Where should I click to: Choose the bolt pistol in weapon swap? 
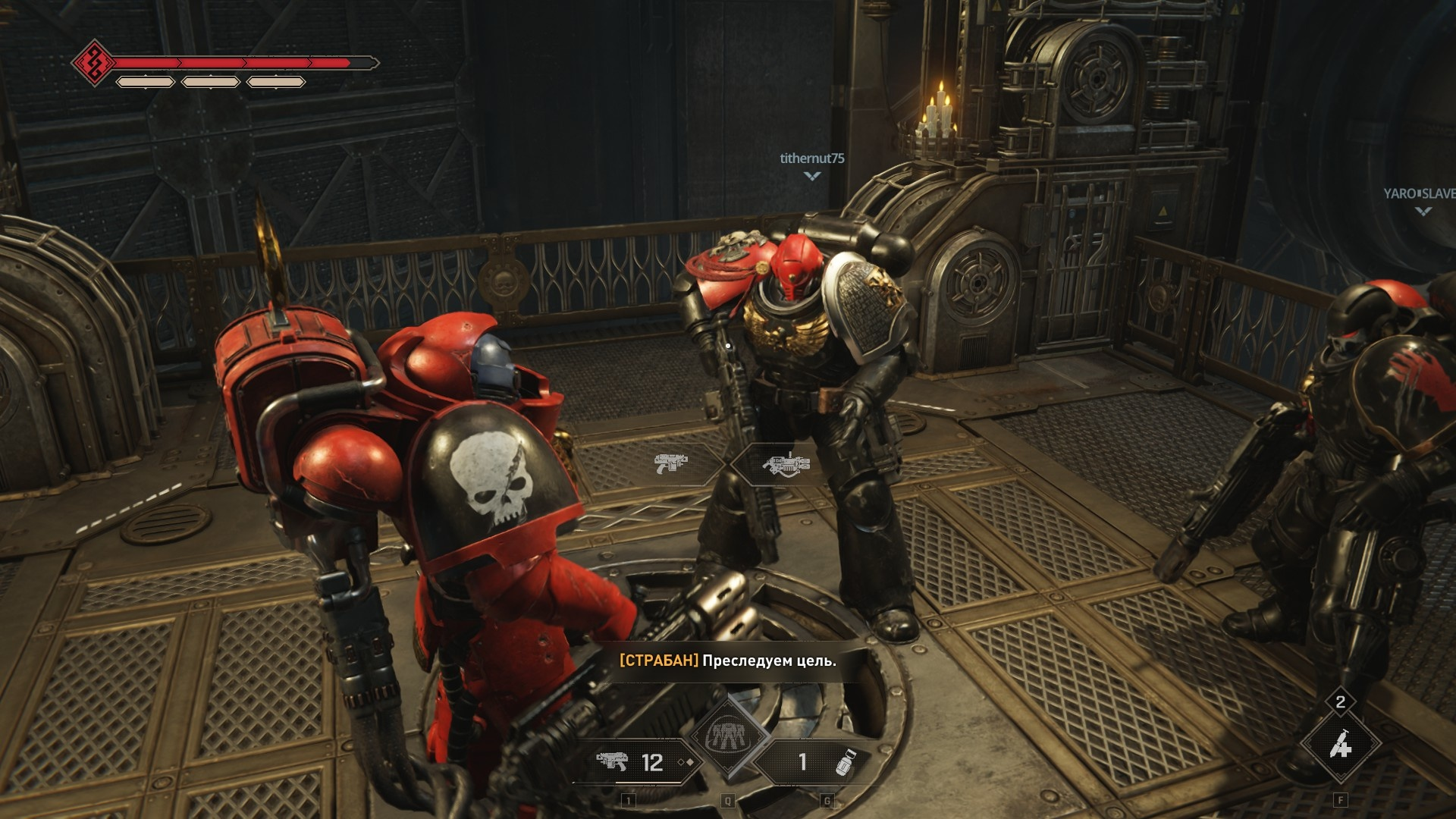tap(670, 463)
